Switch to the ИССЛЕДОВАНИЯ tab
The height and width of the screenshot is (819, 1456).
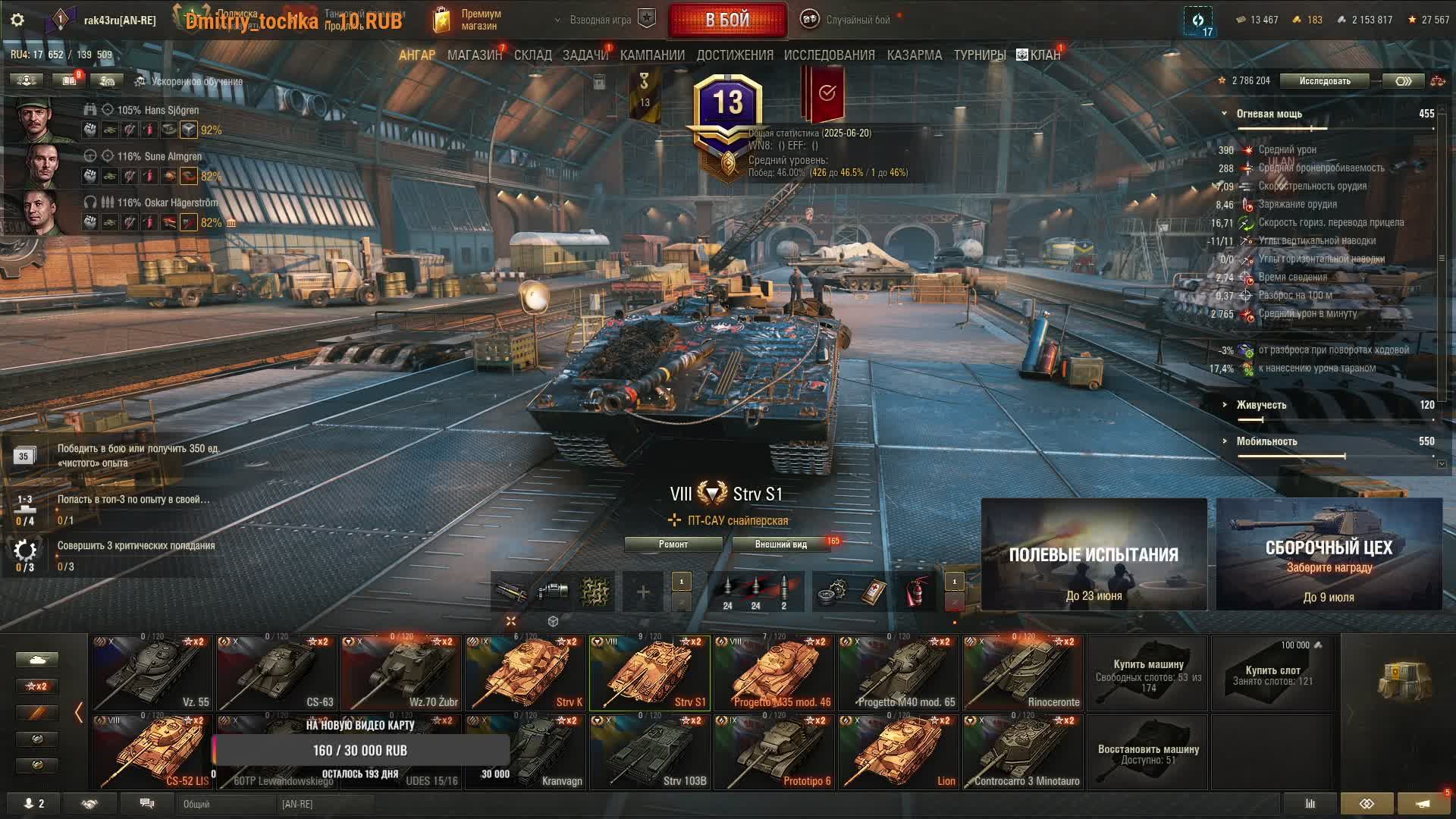[829, 55]
